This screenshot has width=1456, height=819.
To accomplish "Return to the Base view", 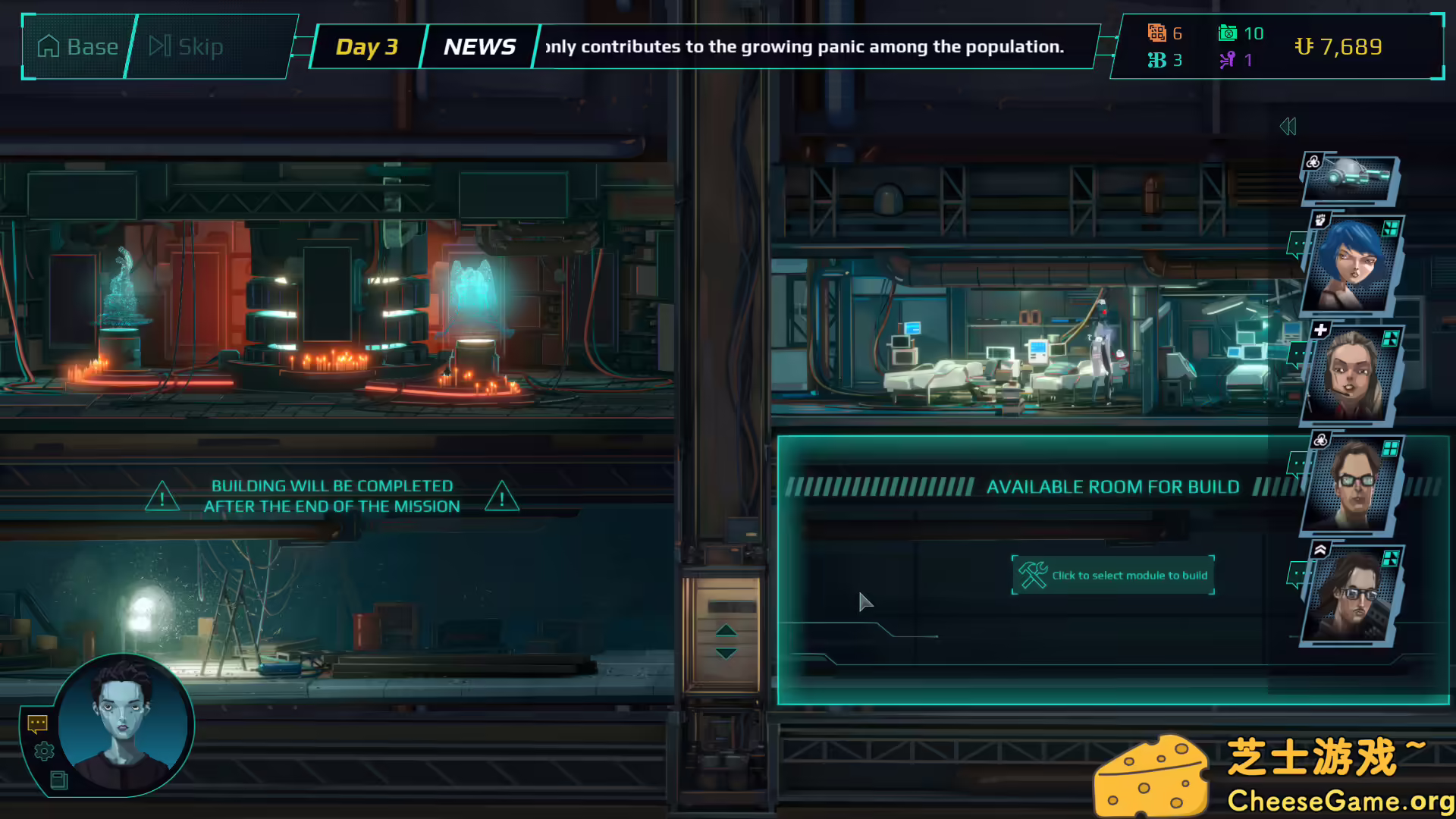I will pyautogui.click(x=77, y=47).
